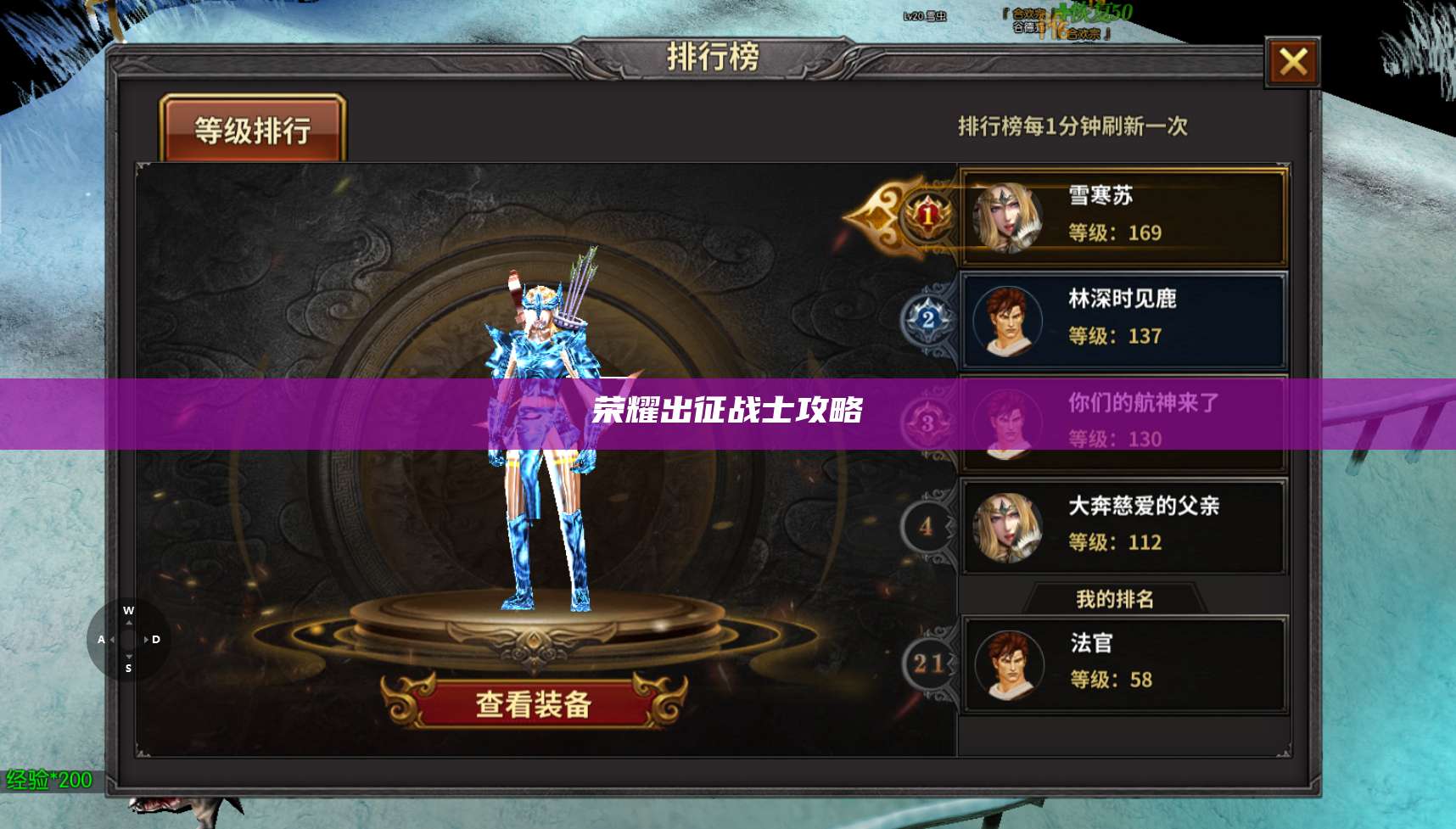Click the rank 4 number icon
Screen dimensions: 1456x829
pyautogui.click(x=927, y=526)
